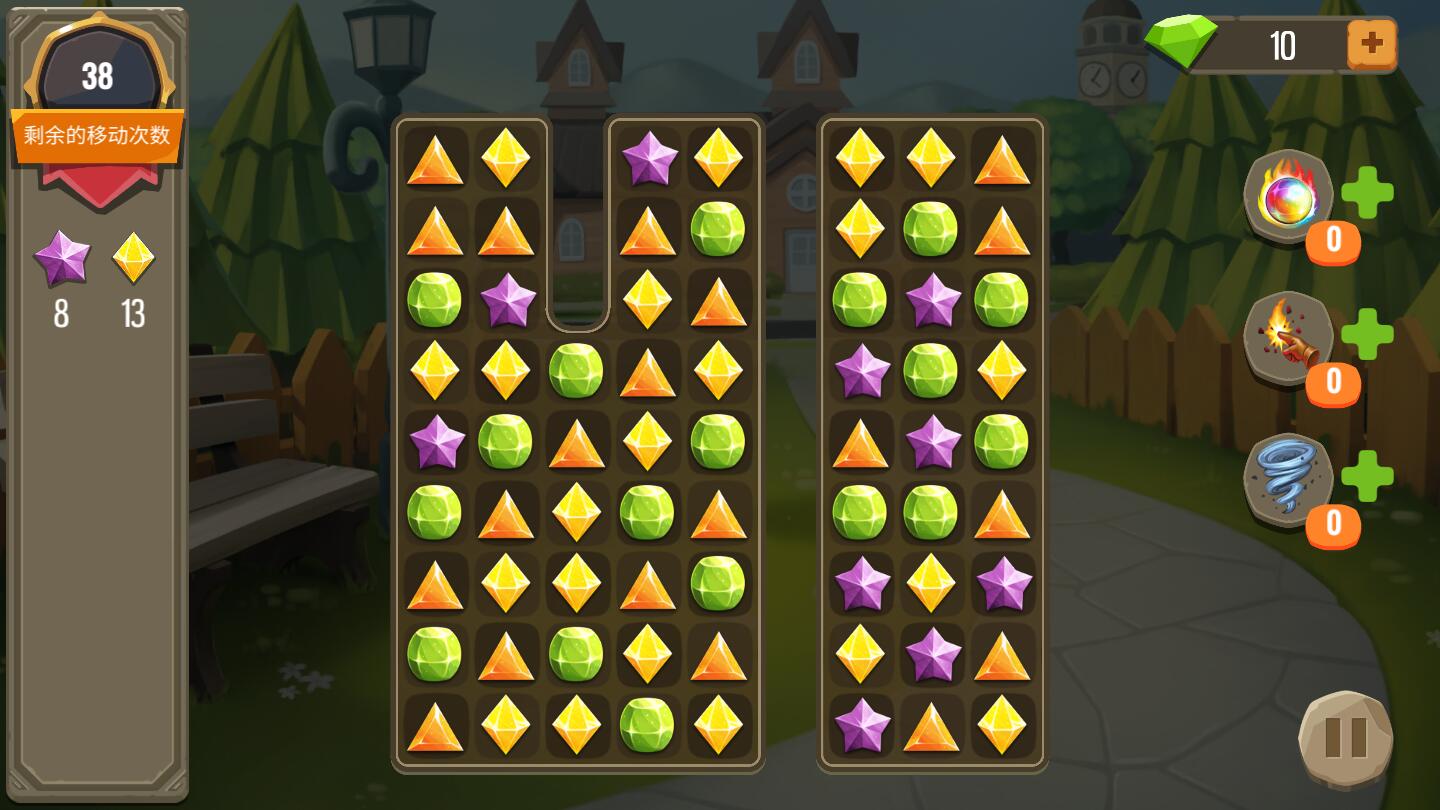Image resolution: width=1440 pixels, height=810 pixels.
Task: Select the green gem in the left board's bottom row
Action: pyautogui.click(x=647, y=724)
